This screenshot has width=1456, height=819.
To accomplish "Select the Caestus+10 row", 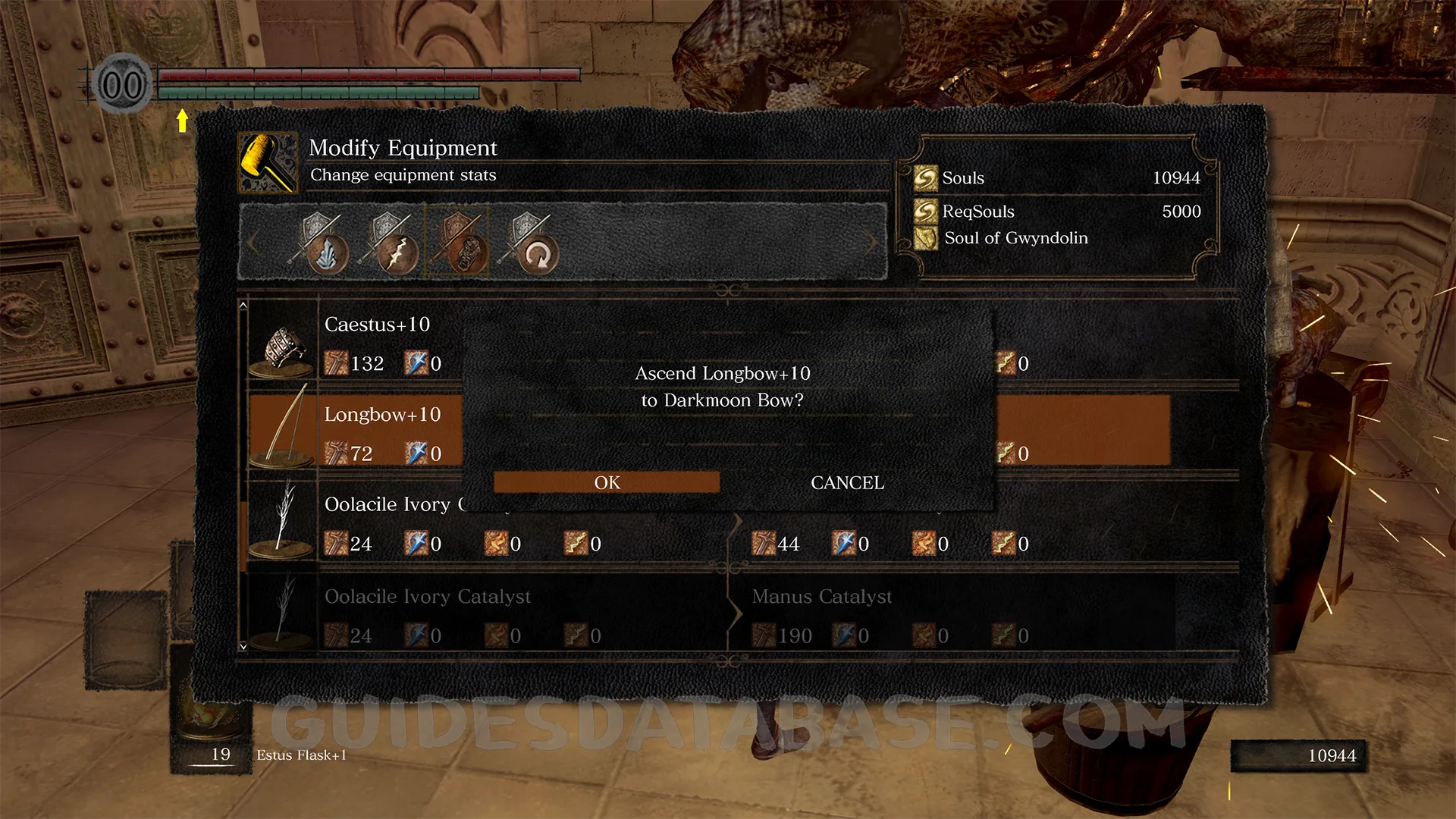I will pyautogui.click(x=377, y=325).
